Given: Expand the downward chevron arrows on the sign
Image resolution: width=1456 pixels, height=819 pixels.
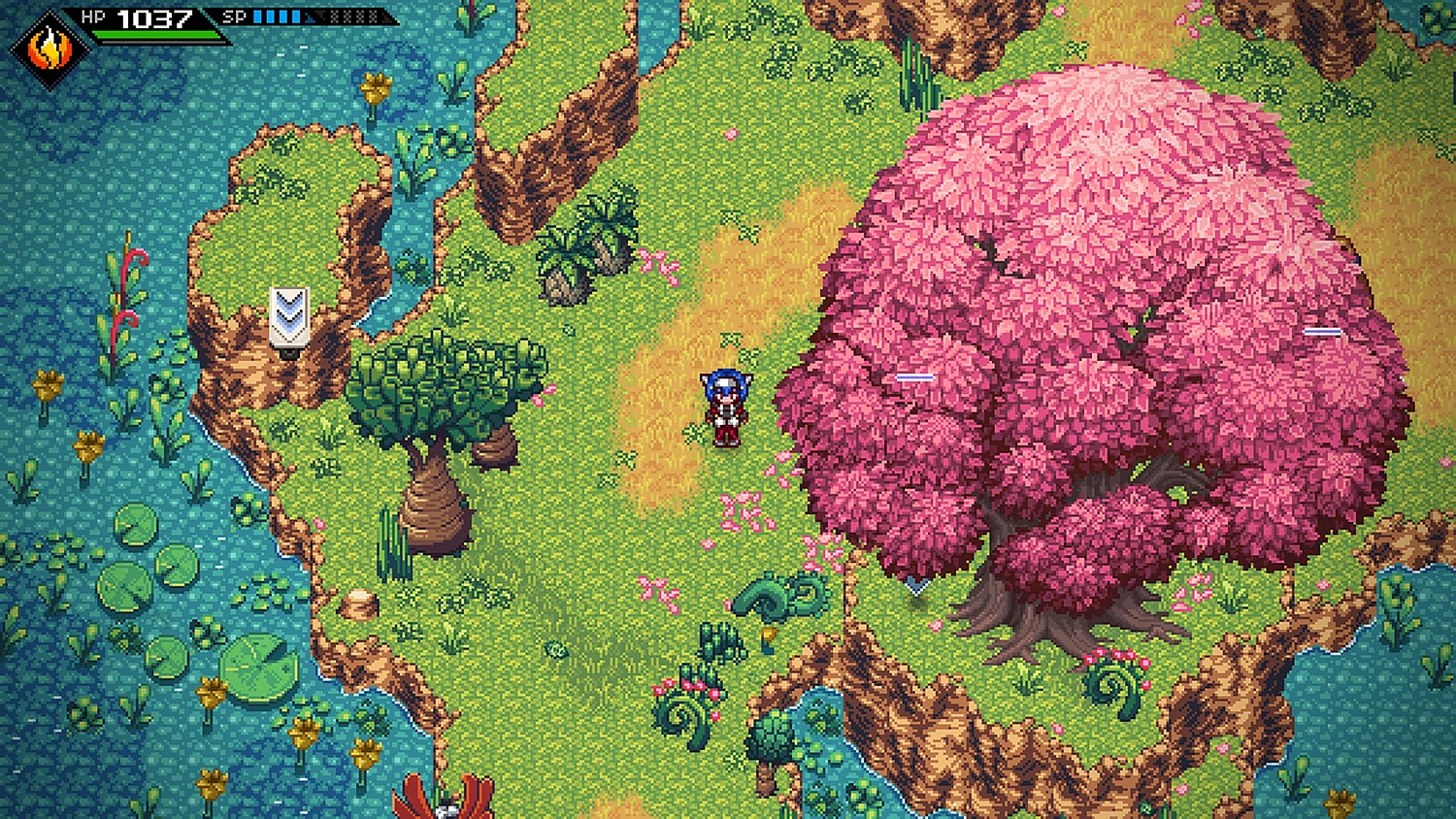Looking at the screenshot, I should pos(287,311).
